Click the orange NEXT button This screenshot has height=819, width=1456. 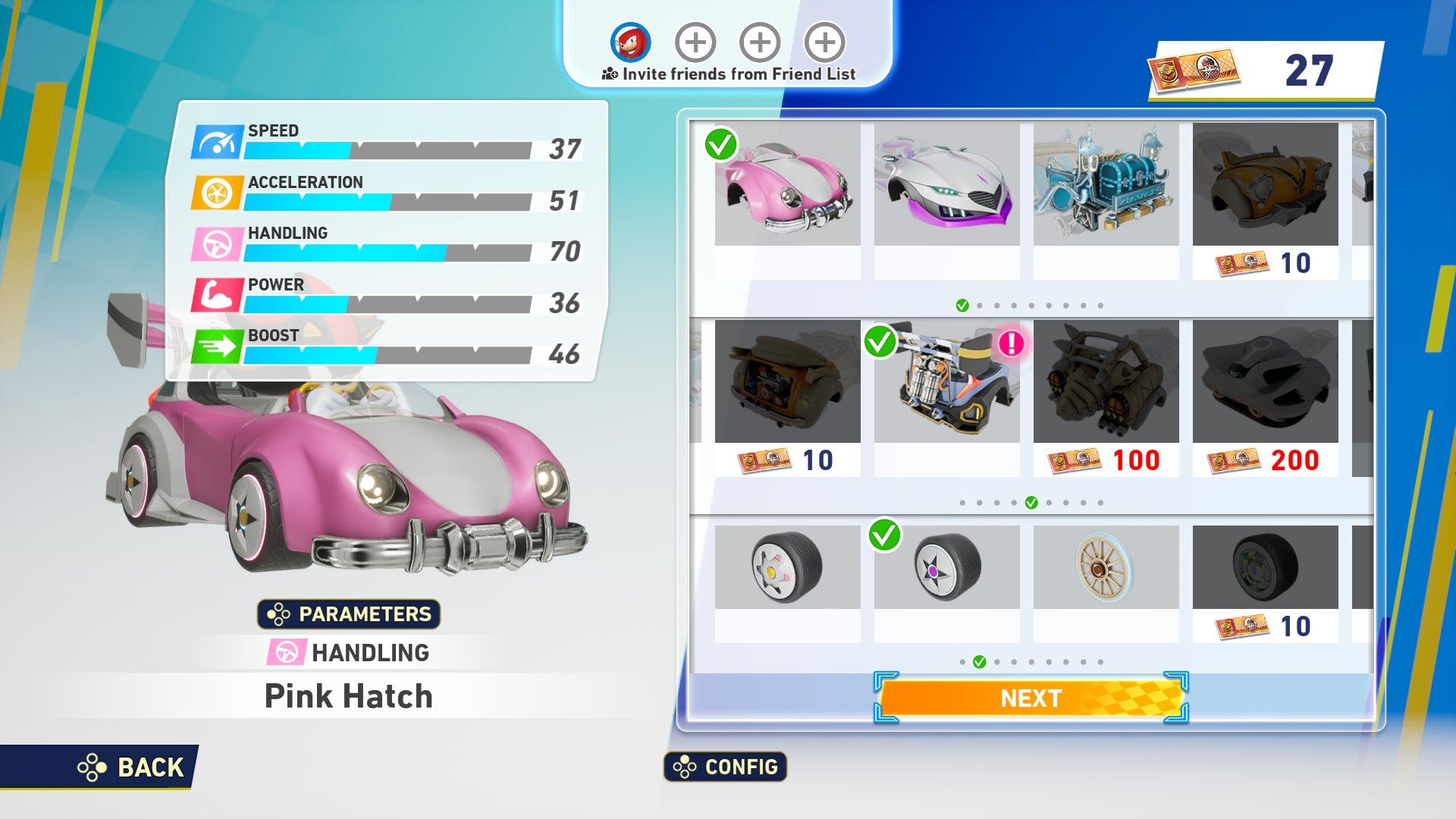pyautogui.click(x=1031, y=698)
